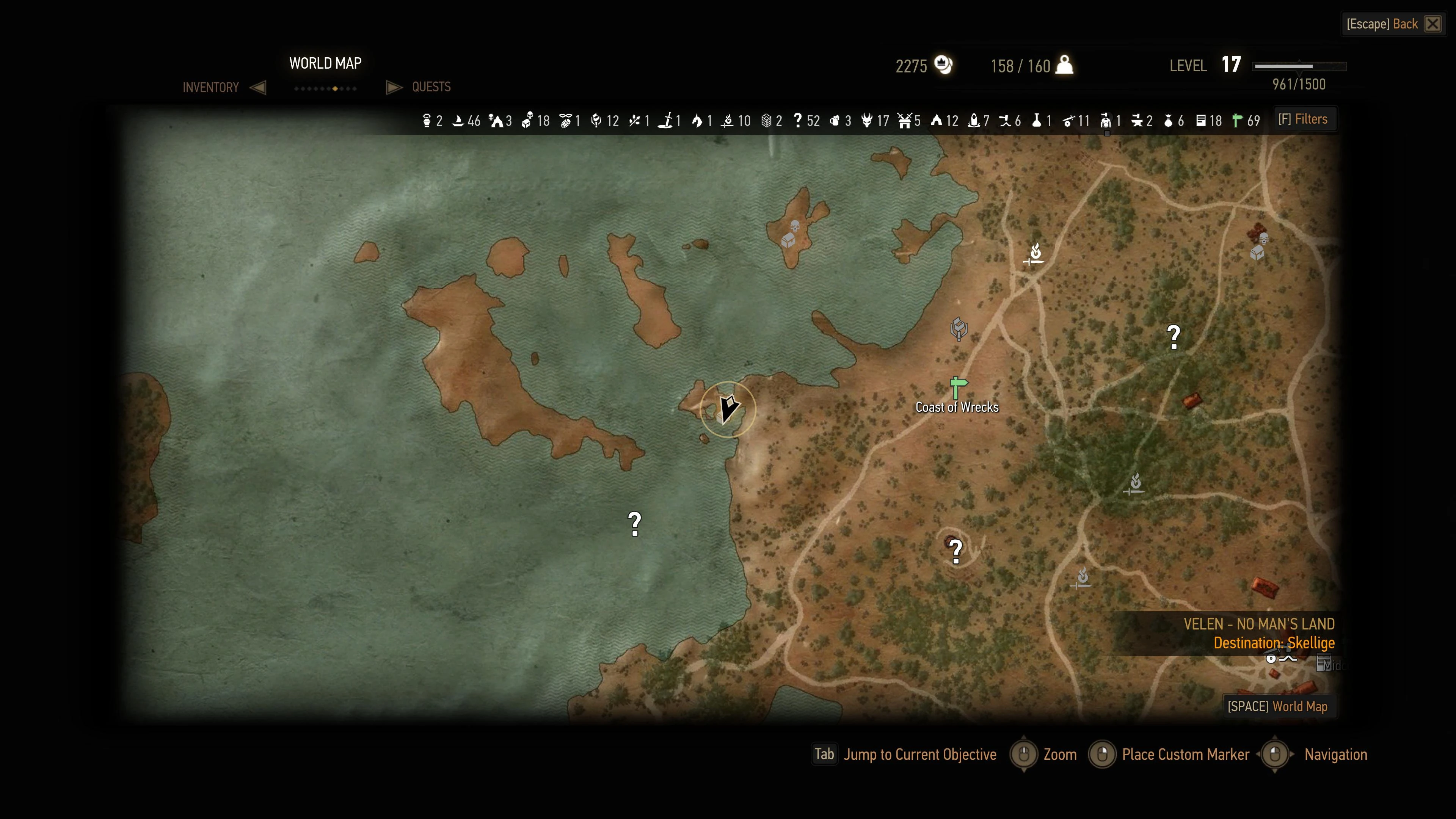Select the green signpost filter showing 69
Image resolution: width=1456 pixels, height=819 pixels.
1238,121
